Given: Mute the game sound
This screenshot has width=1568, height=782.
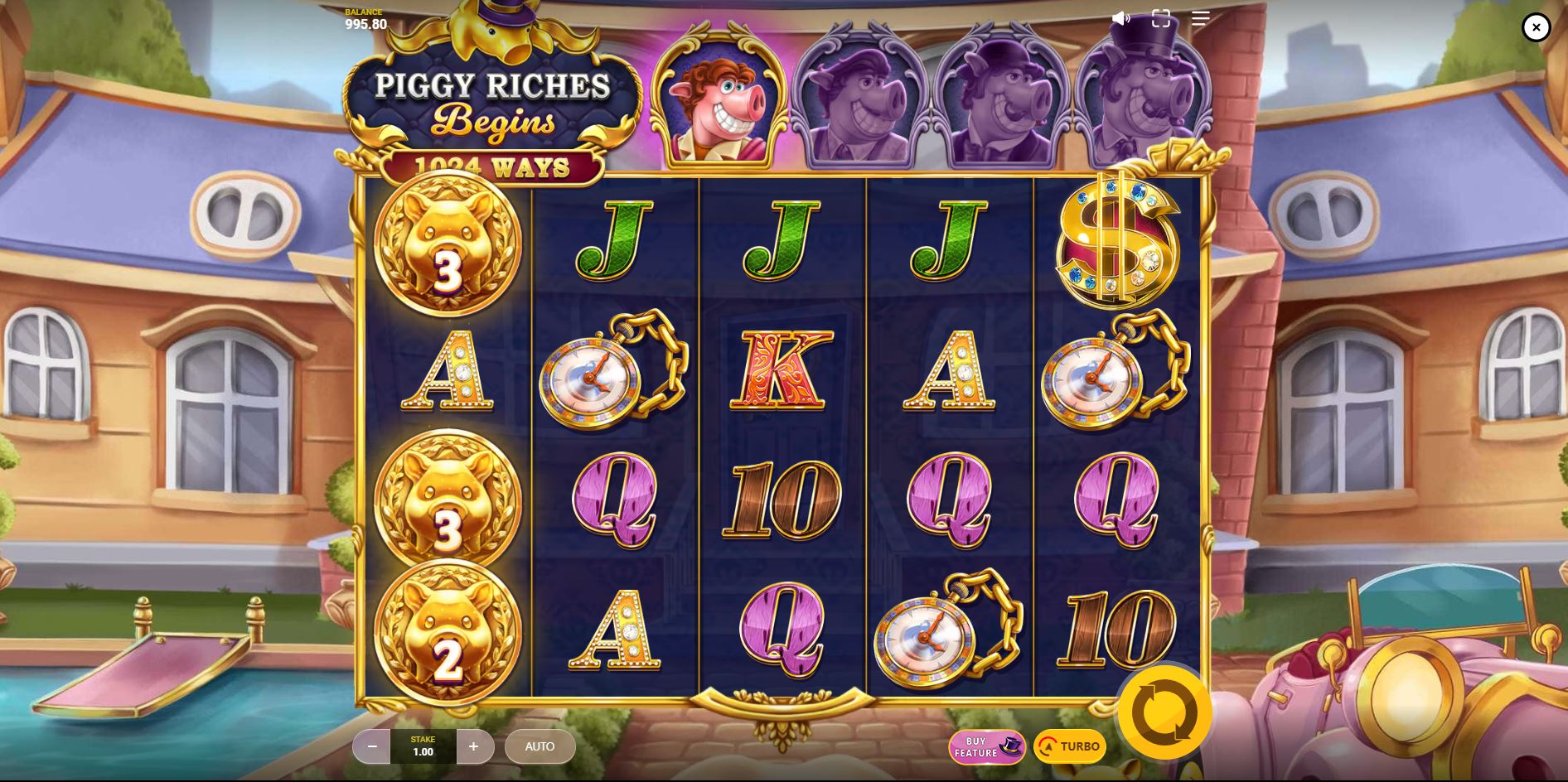Looking at the screenshot, I should 1121,18.
